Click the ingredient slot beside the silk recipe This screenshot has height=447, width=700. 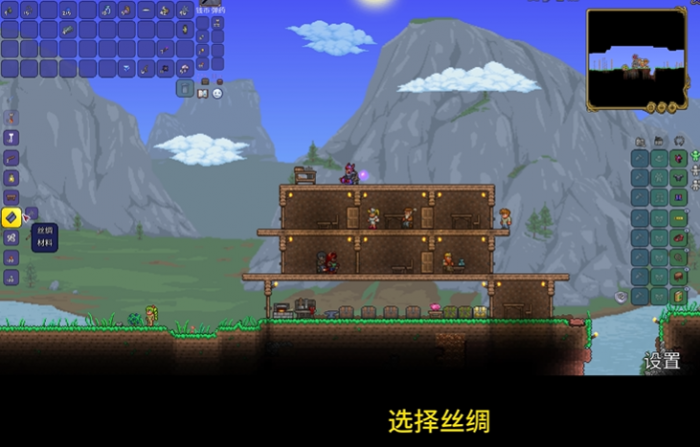pos(30,214)
